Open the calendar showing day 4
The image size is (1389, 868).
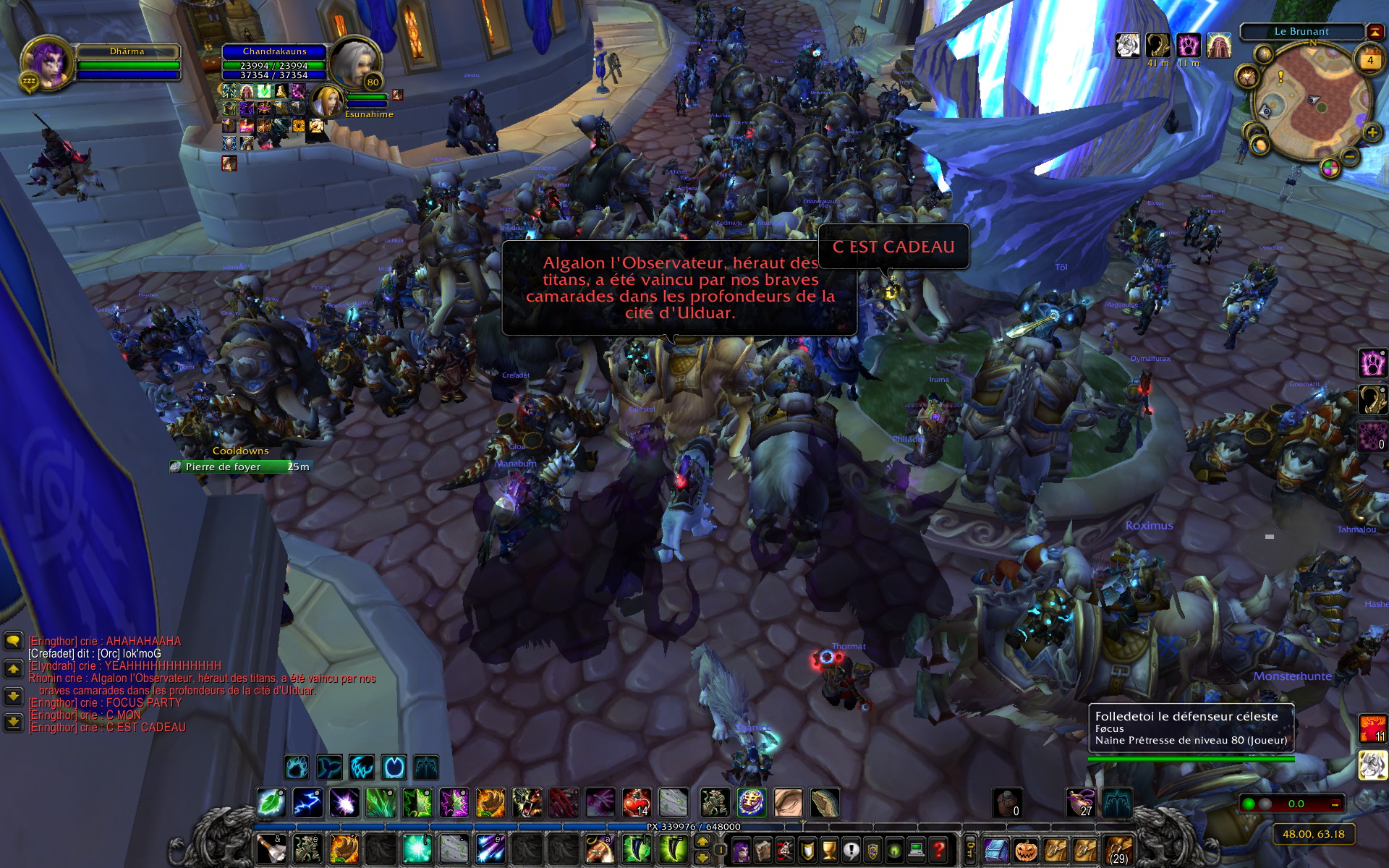(1369, 61)
